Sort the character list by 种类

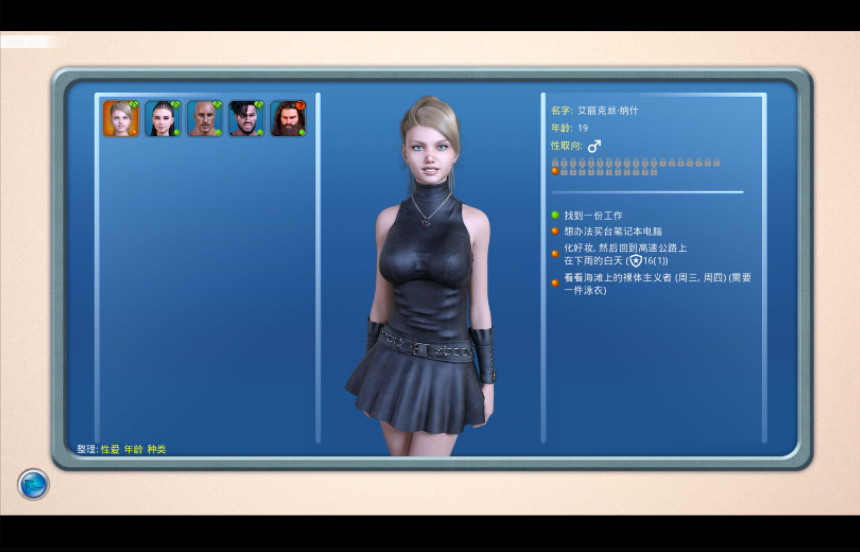coord(157,450)
